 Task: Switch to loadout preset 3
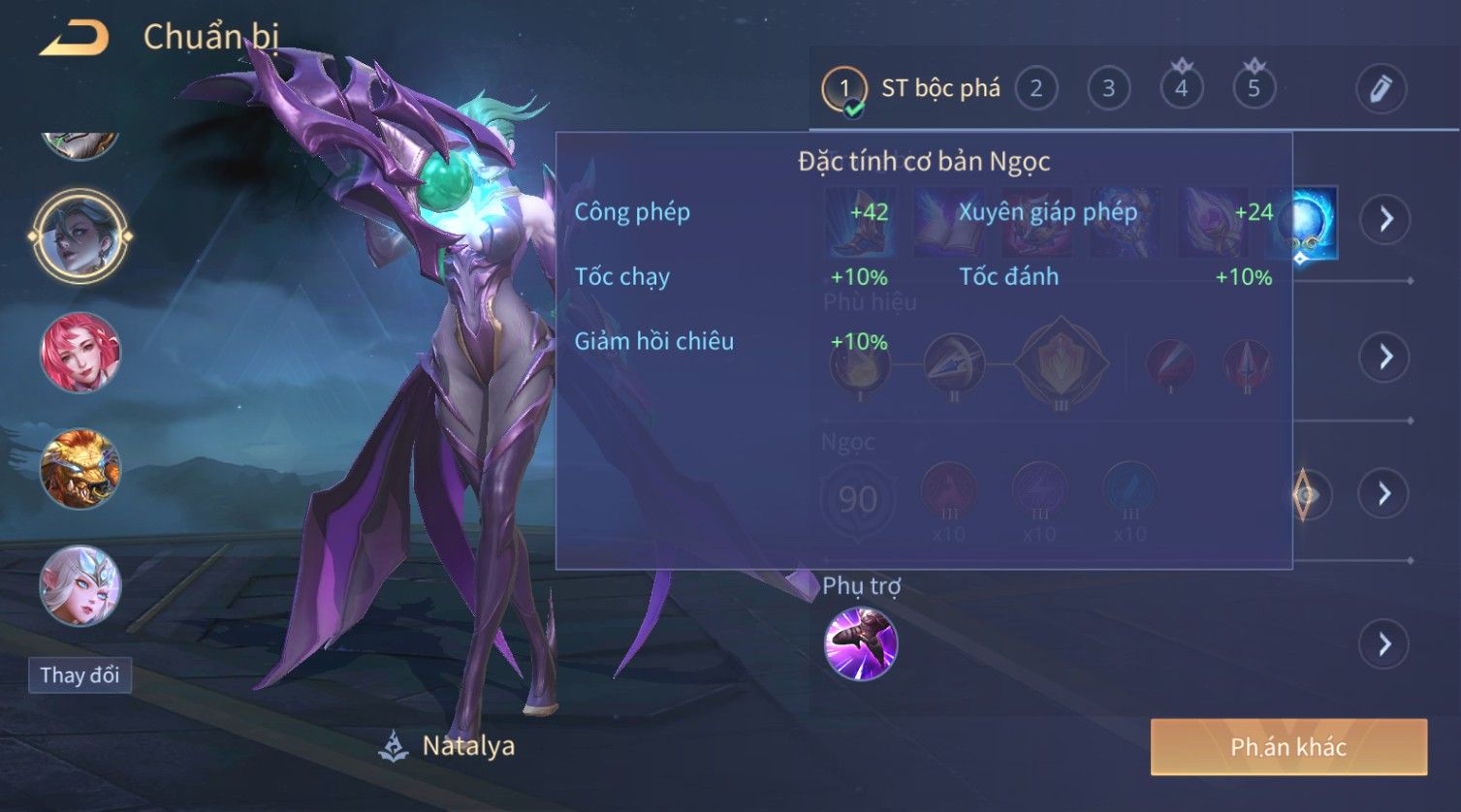(1108, 89)
